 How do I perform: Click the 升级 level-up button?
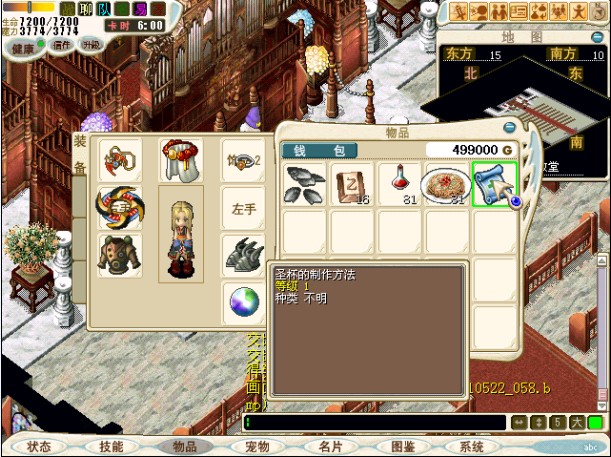point(90,45)
